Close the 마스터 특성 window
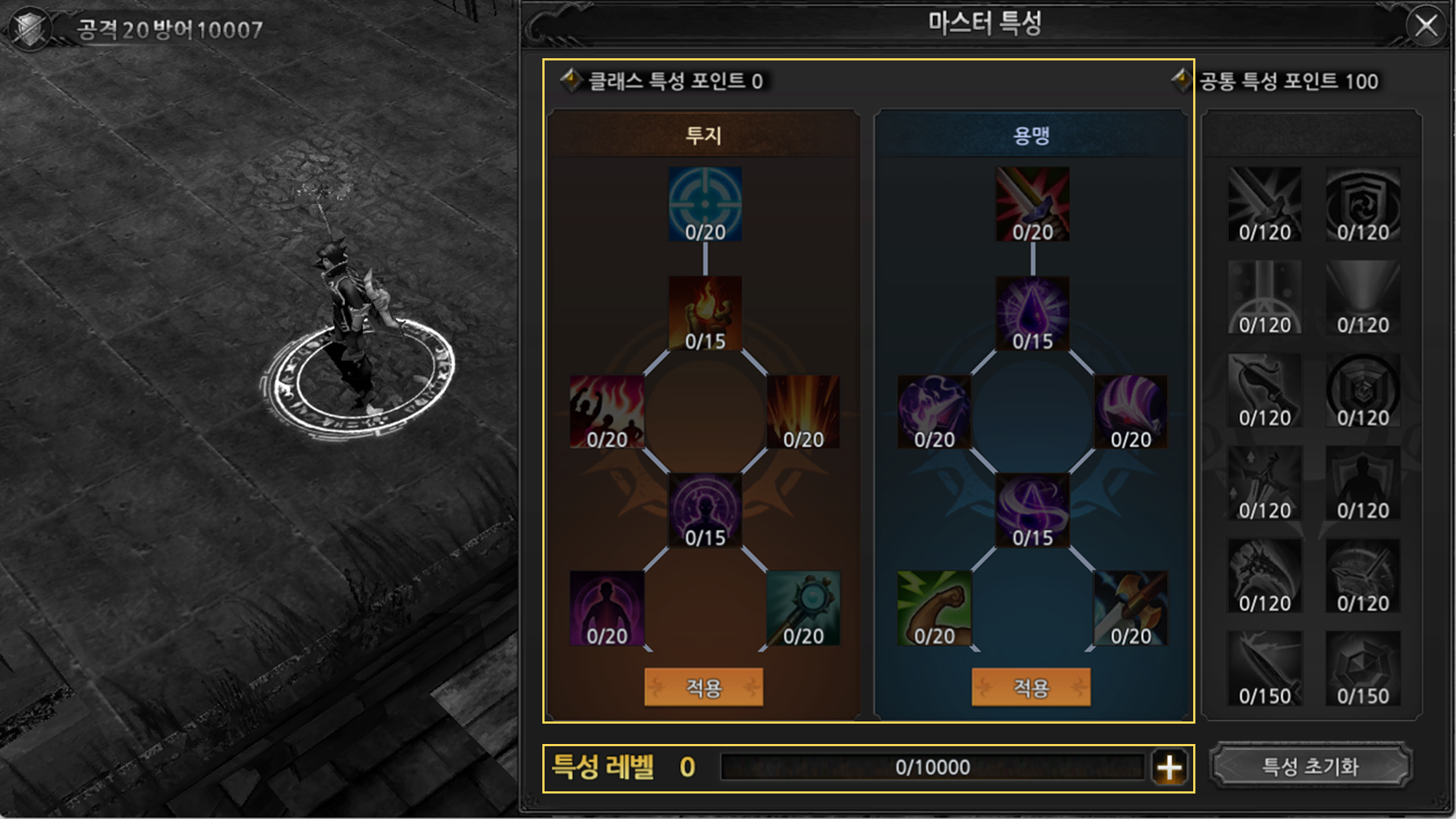The image size is (1456, 819). (1425, 26)
